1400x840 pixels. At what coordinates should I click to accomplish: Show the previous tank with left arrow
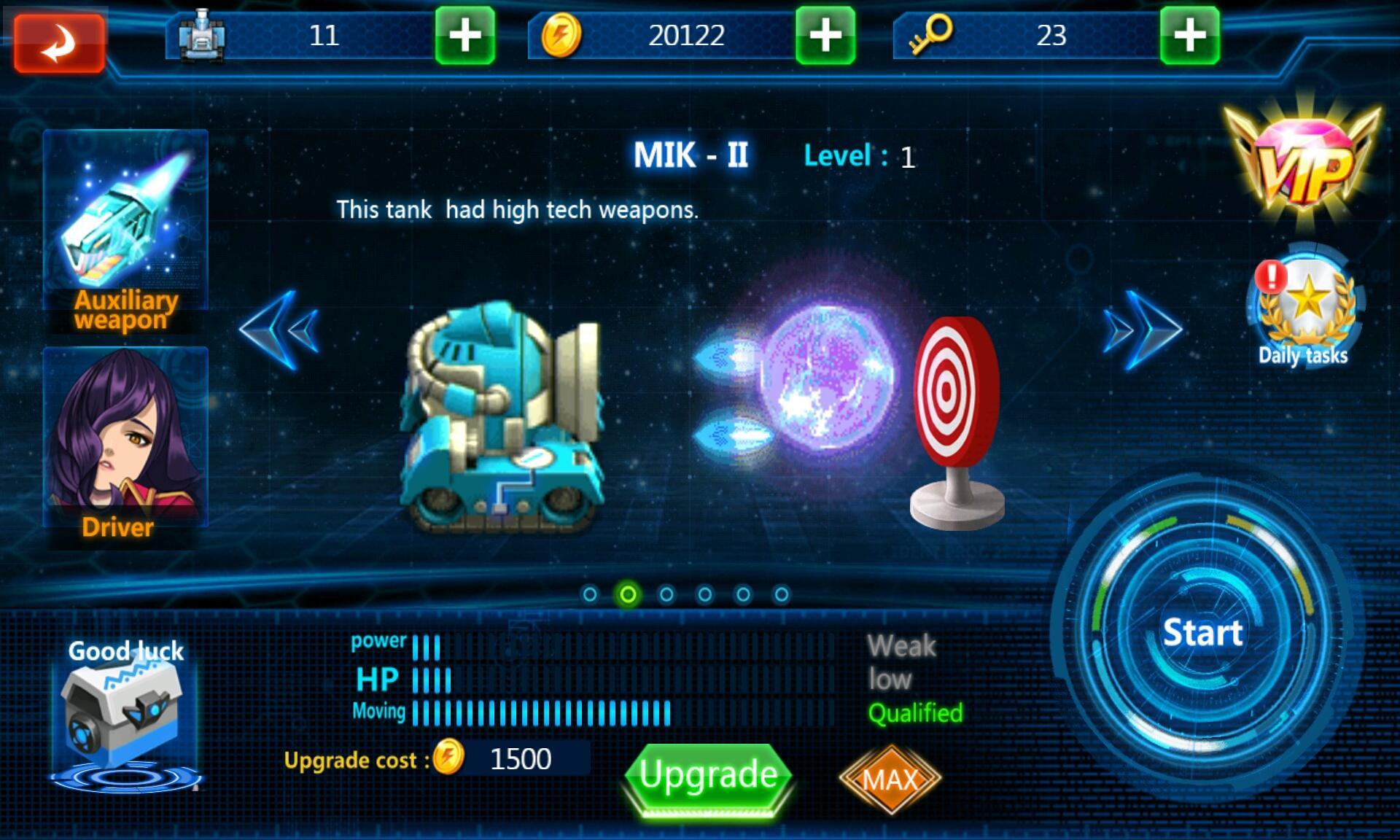(279, 330)
